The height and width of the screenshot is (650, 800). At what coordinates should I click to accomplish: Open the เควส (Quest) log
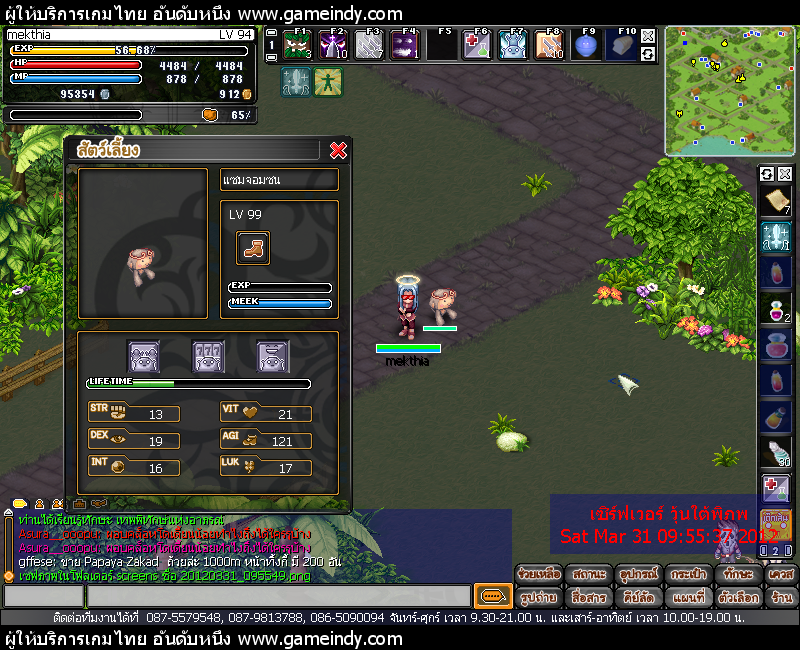[780, 575]
